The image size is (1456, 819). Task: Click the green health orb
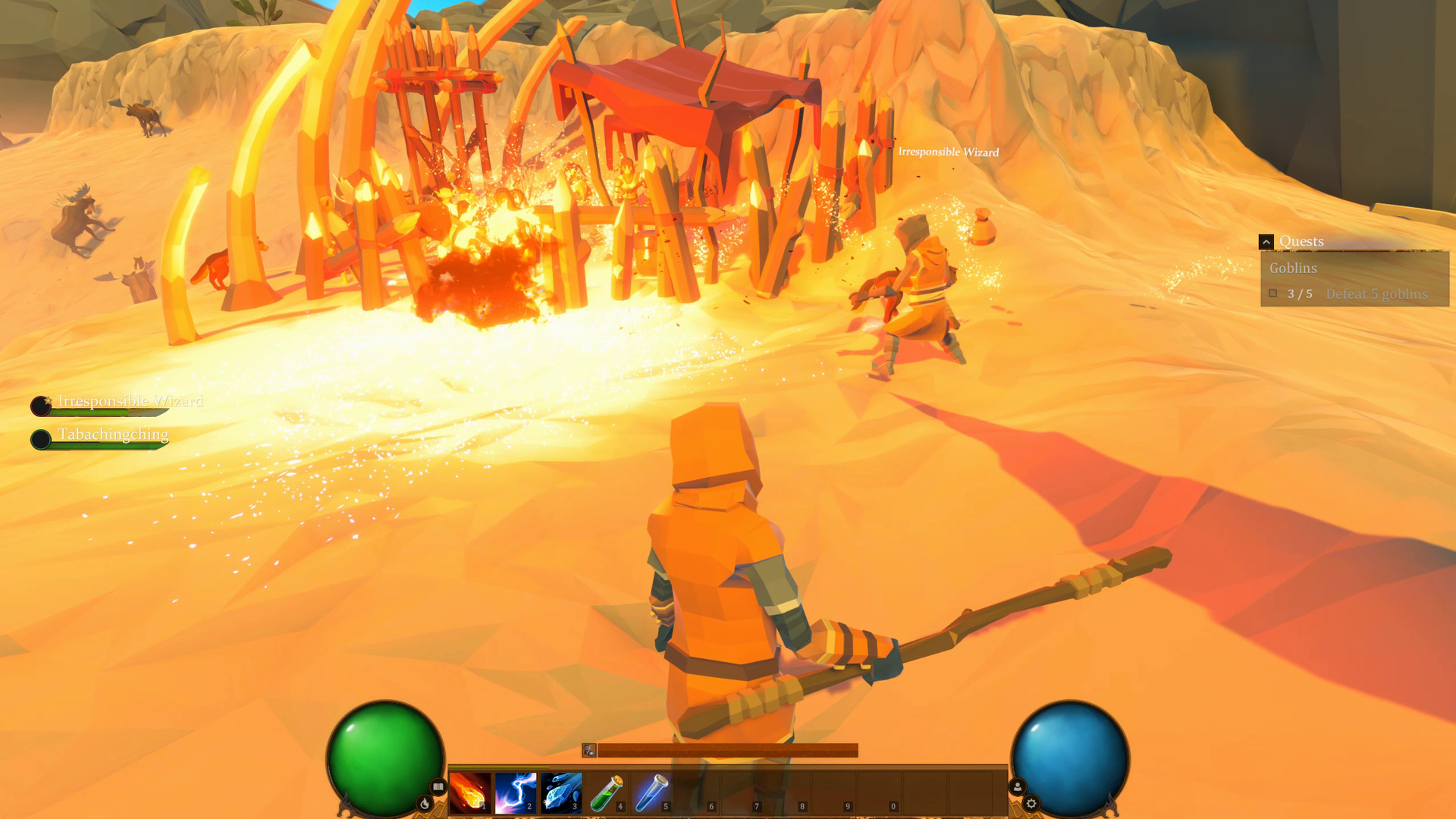click(387, 758)
